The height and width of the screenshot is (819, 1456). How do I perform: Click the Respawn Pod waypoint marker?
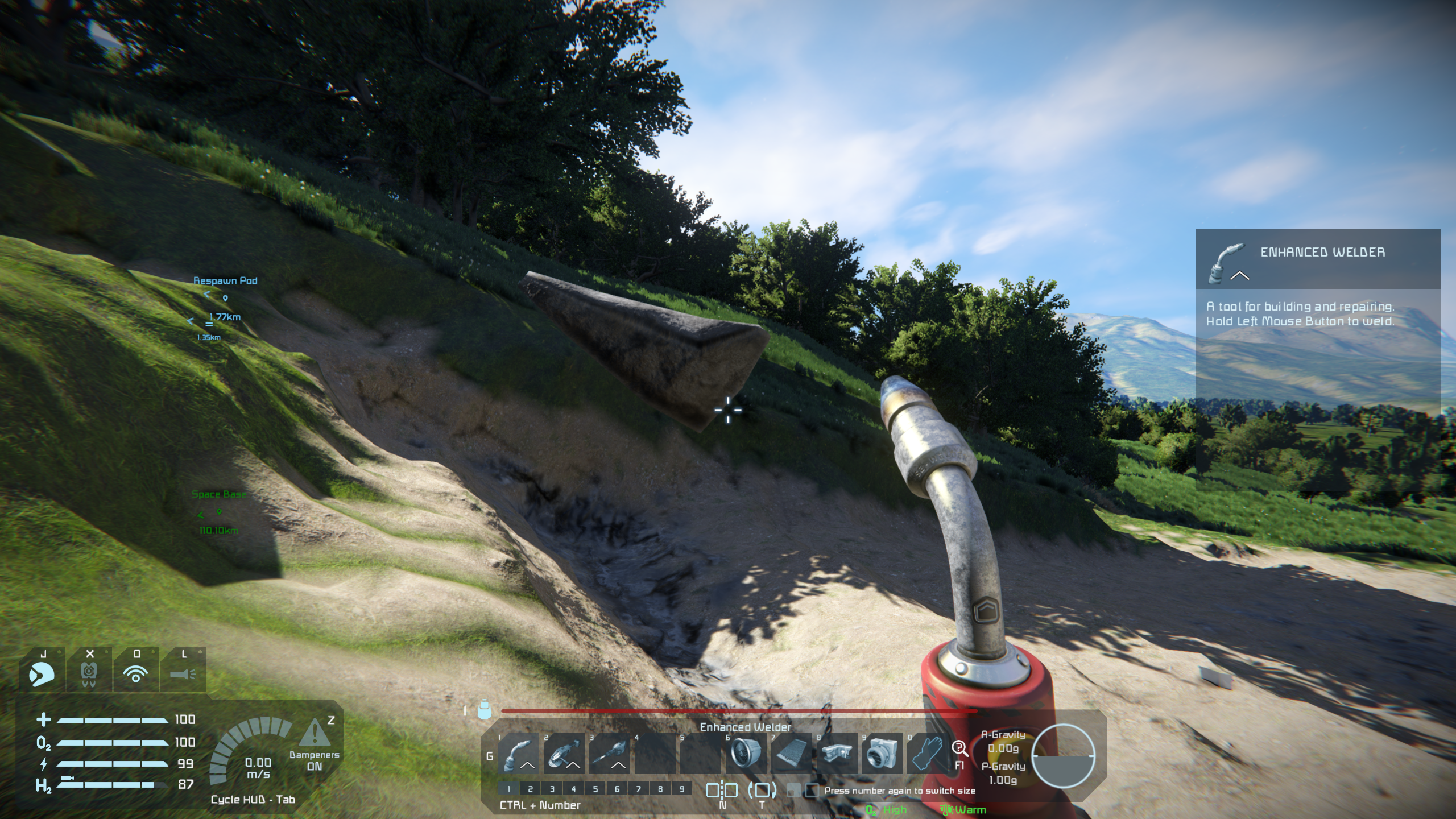click(225, 297)
